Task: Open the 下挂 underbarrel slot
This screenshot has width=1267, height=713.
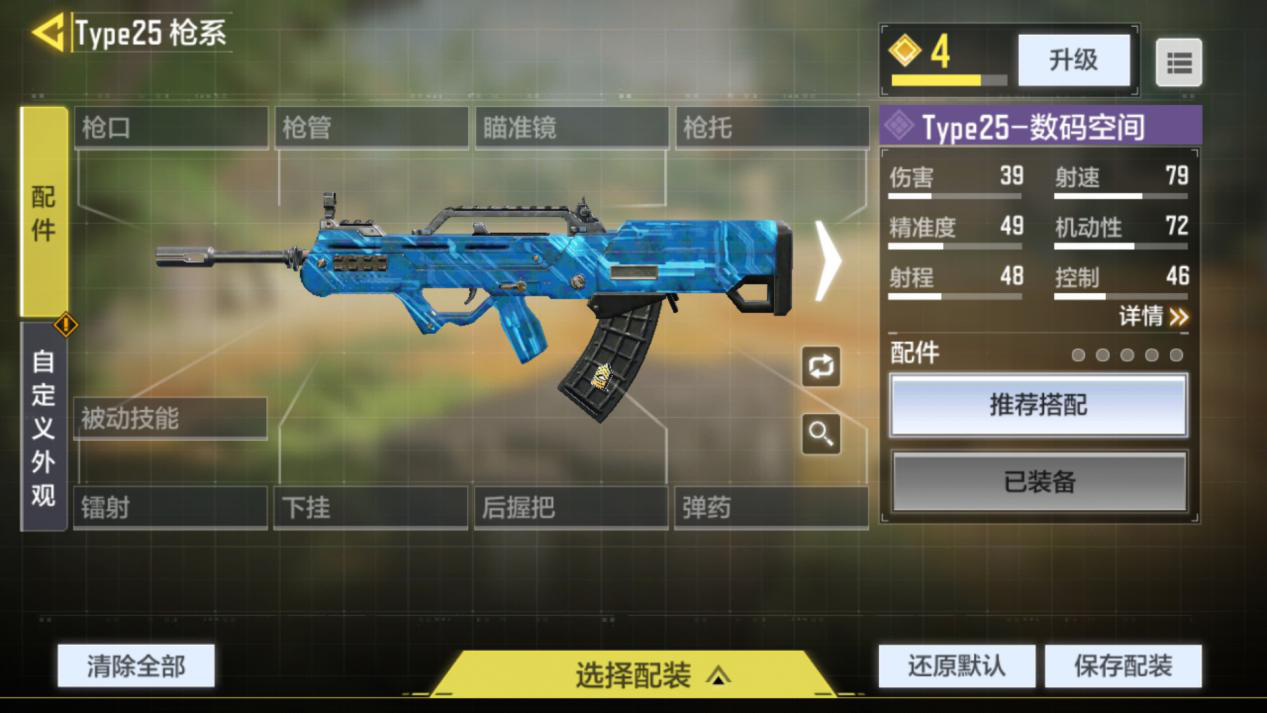Action: (370, 508)
